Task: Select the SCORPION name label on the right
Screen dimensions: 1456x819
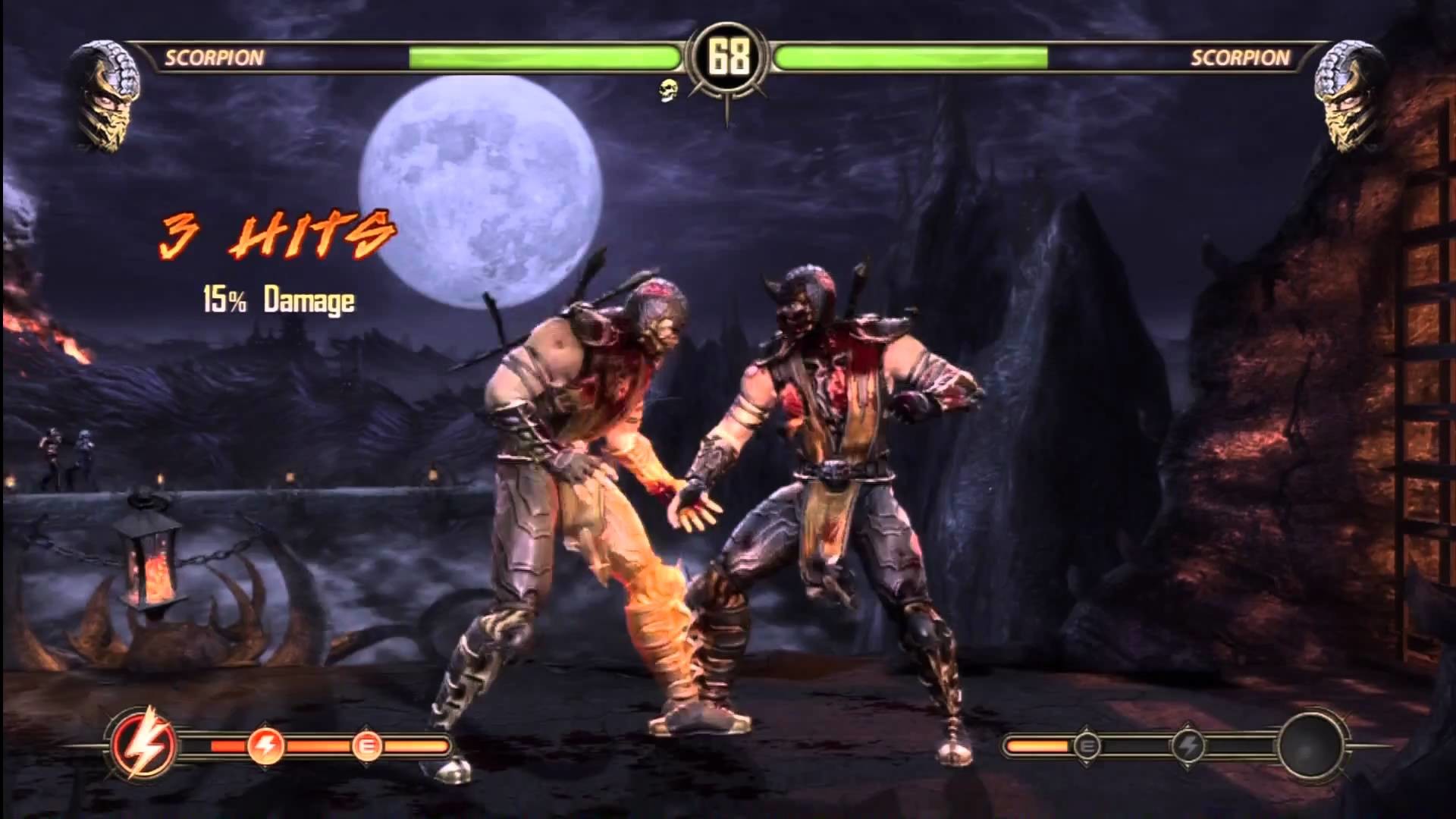Action: point(1241,55)
